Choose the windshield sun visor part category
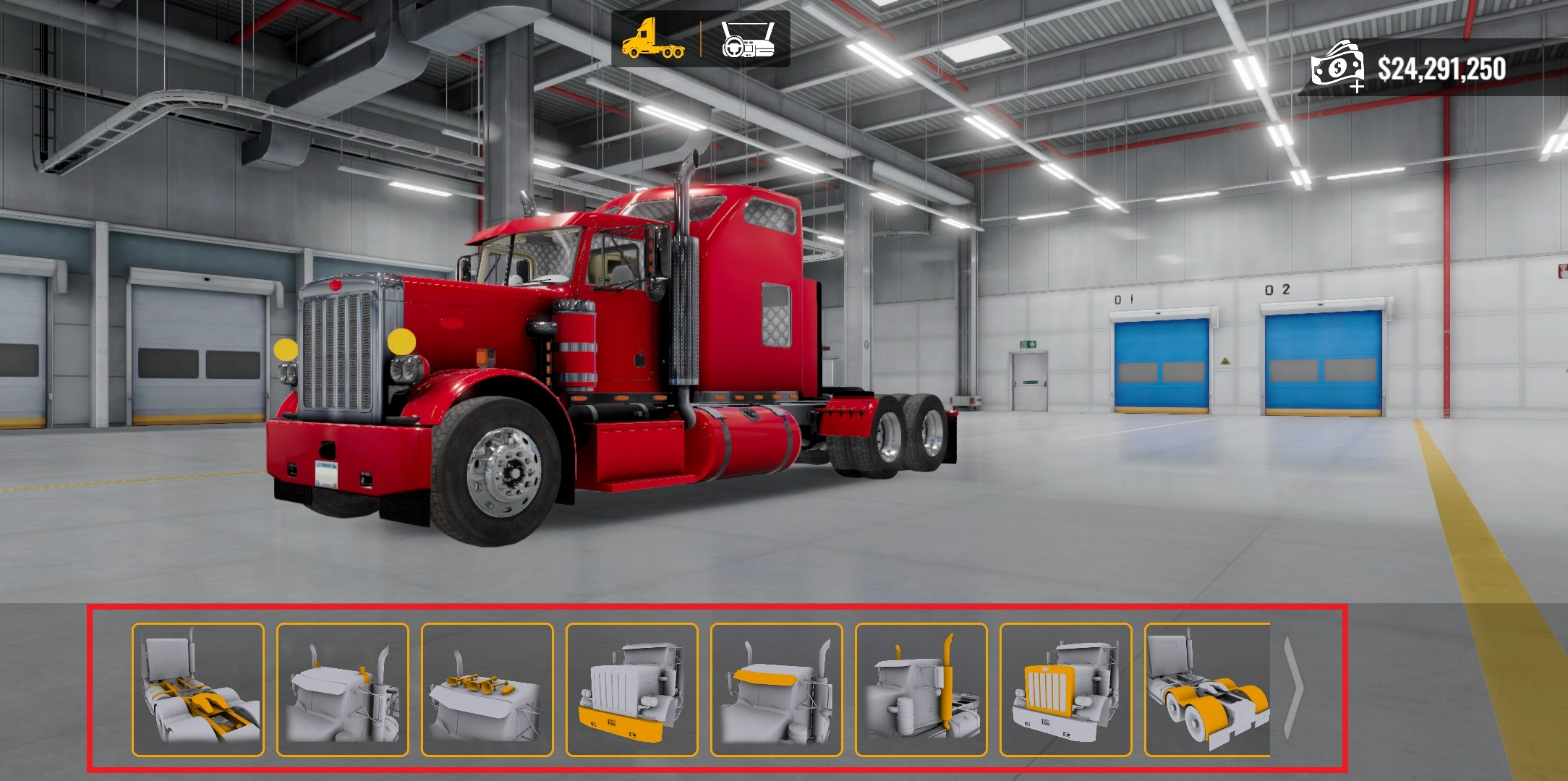The height and width of the screenshot is (781, 1568). (777, 689)
